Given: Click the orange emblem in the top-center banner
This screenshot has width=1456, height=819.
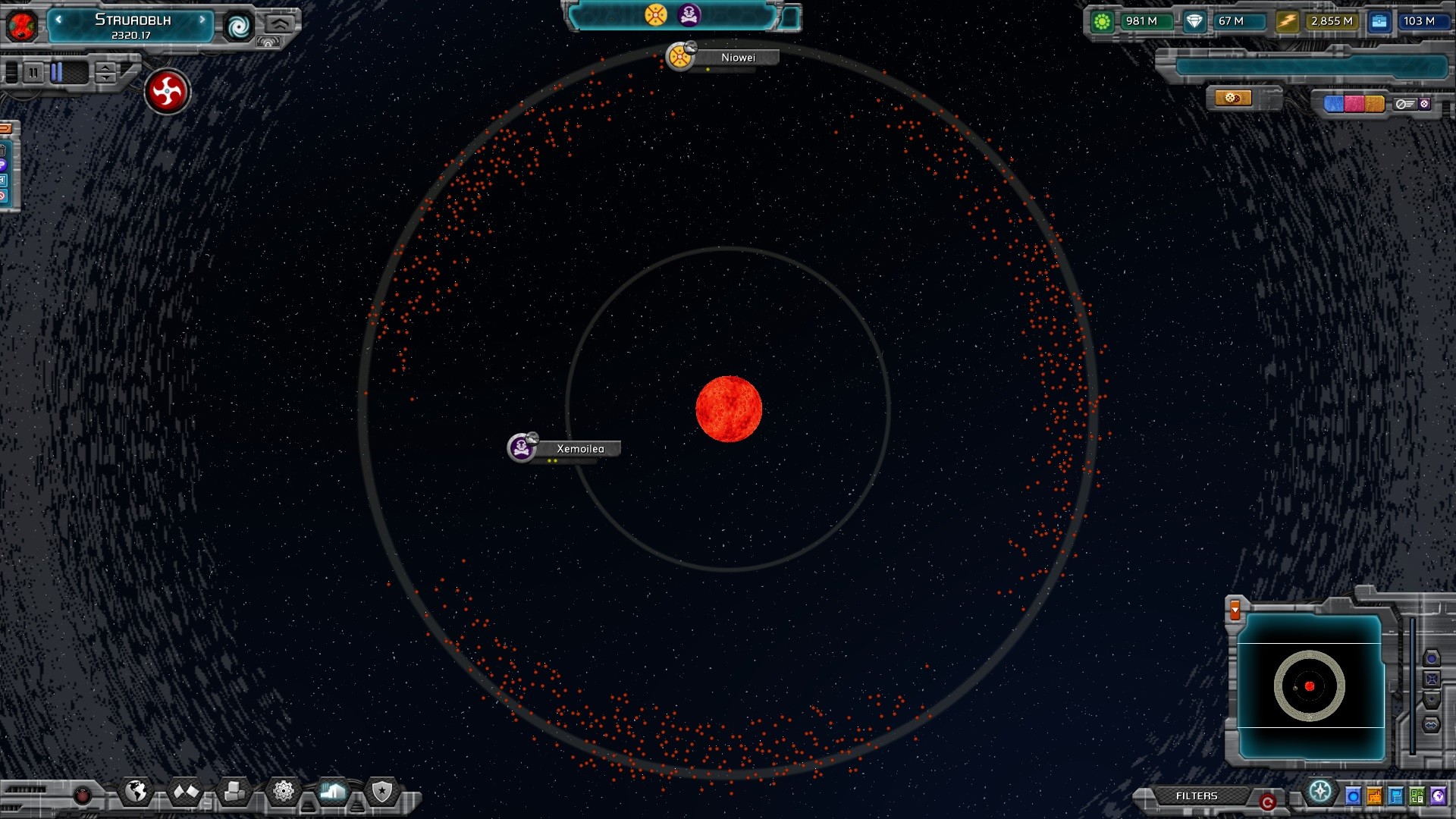Looking at the screenshot, I should 654,14.
